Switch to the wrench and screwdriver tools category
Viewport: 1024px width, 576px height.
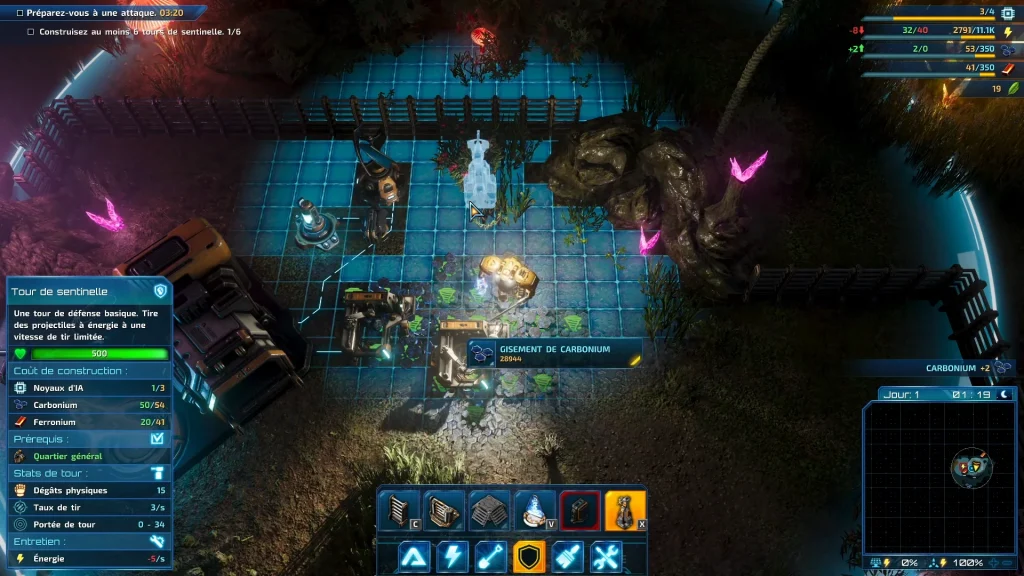click(x=606, y=557)
